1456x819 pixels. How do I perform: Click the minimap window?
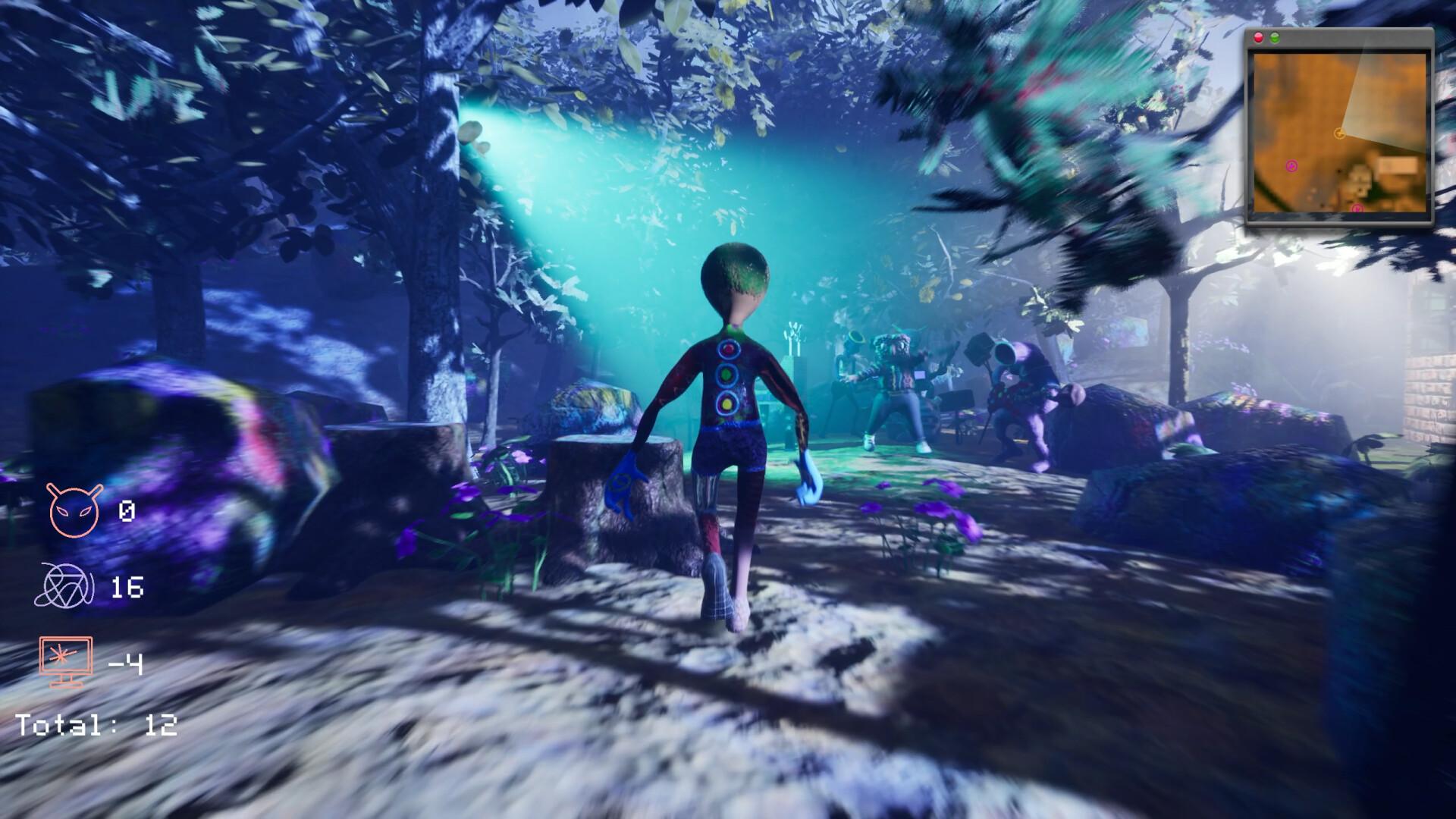(1340, 129)
